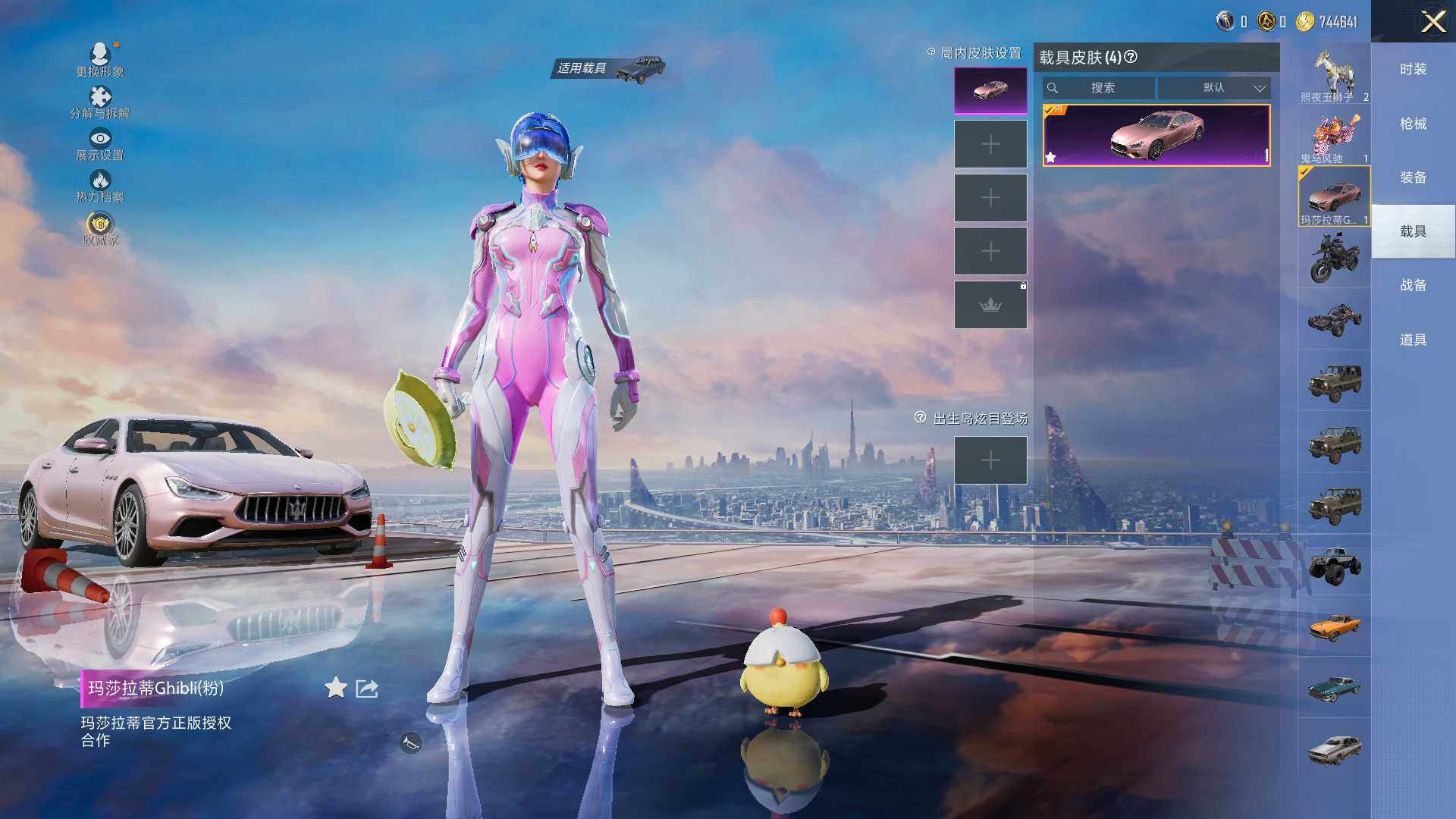The width and height of the screenshot is (1456, 819).
Task: Close the wardrobe screen with the X
Action: tap(1432, 21)
